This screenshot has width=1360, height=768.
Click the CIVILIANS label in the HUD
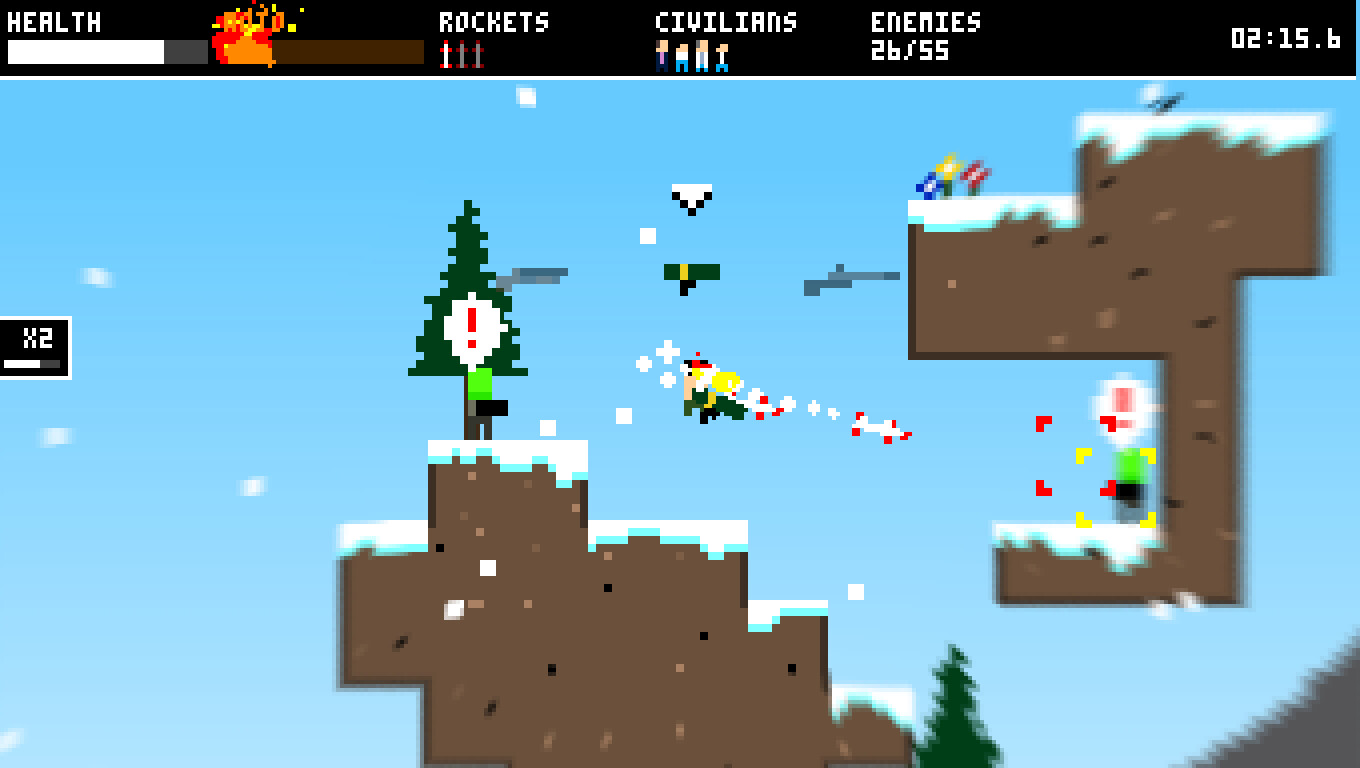pos(724,20)
